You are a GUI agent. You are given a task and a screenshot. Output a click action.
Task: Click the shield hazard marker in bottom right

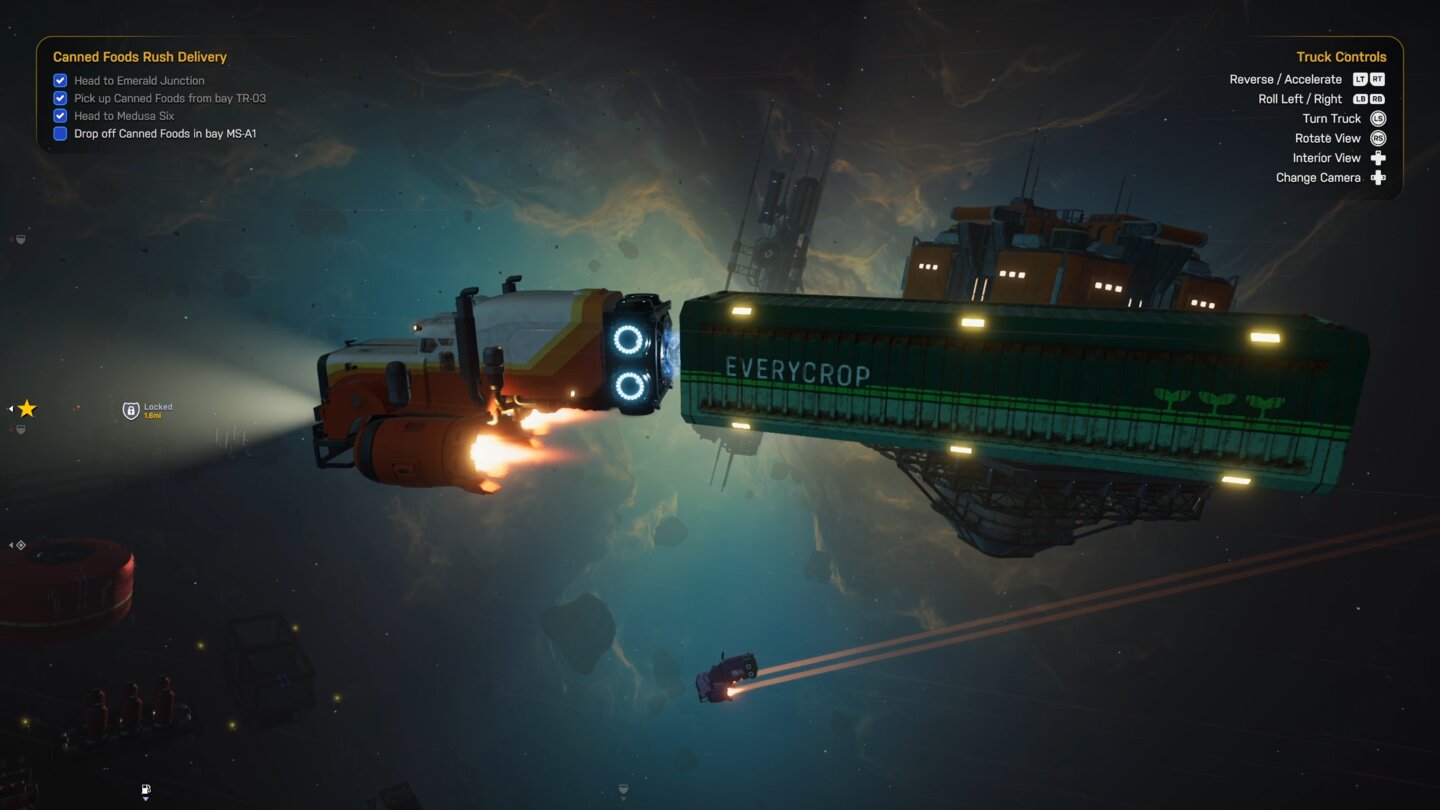click(623, 789)
